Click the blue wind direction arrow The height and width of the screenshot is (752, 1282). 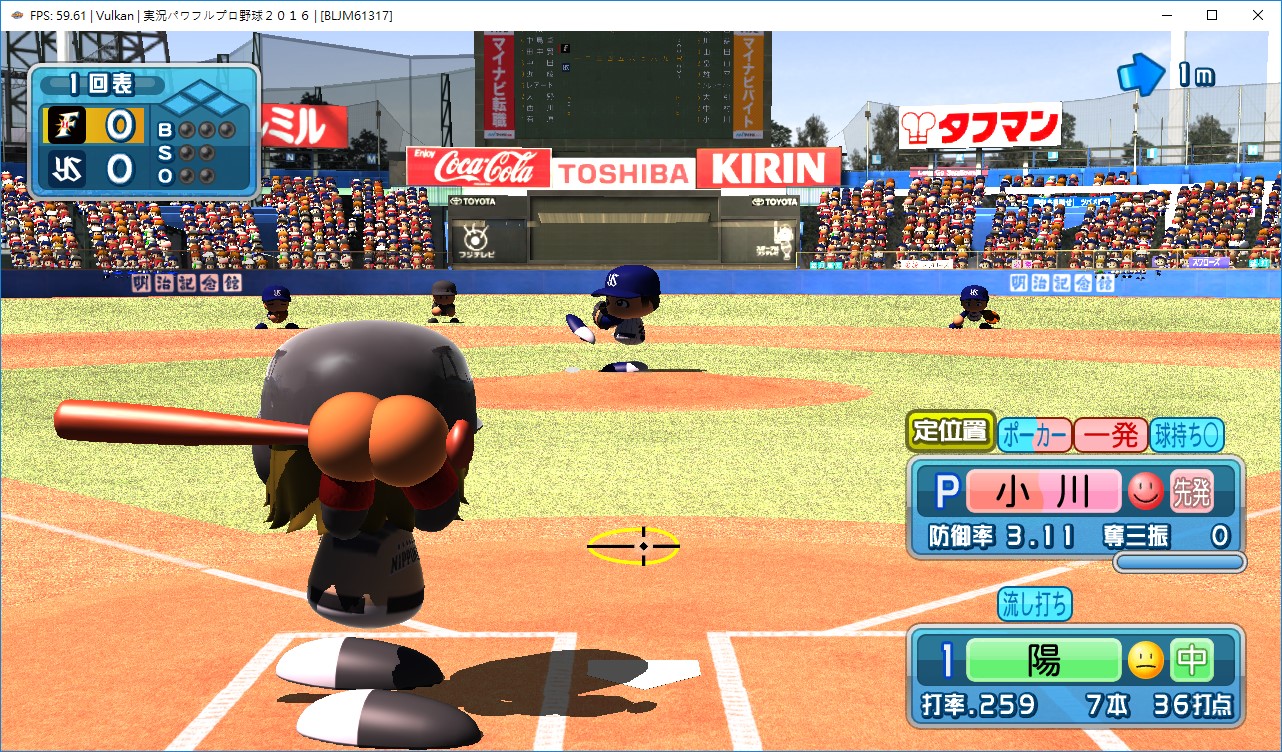(1141, 74)
